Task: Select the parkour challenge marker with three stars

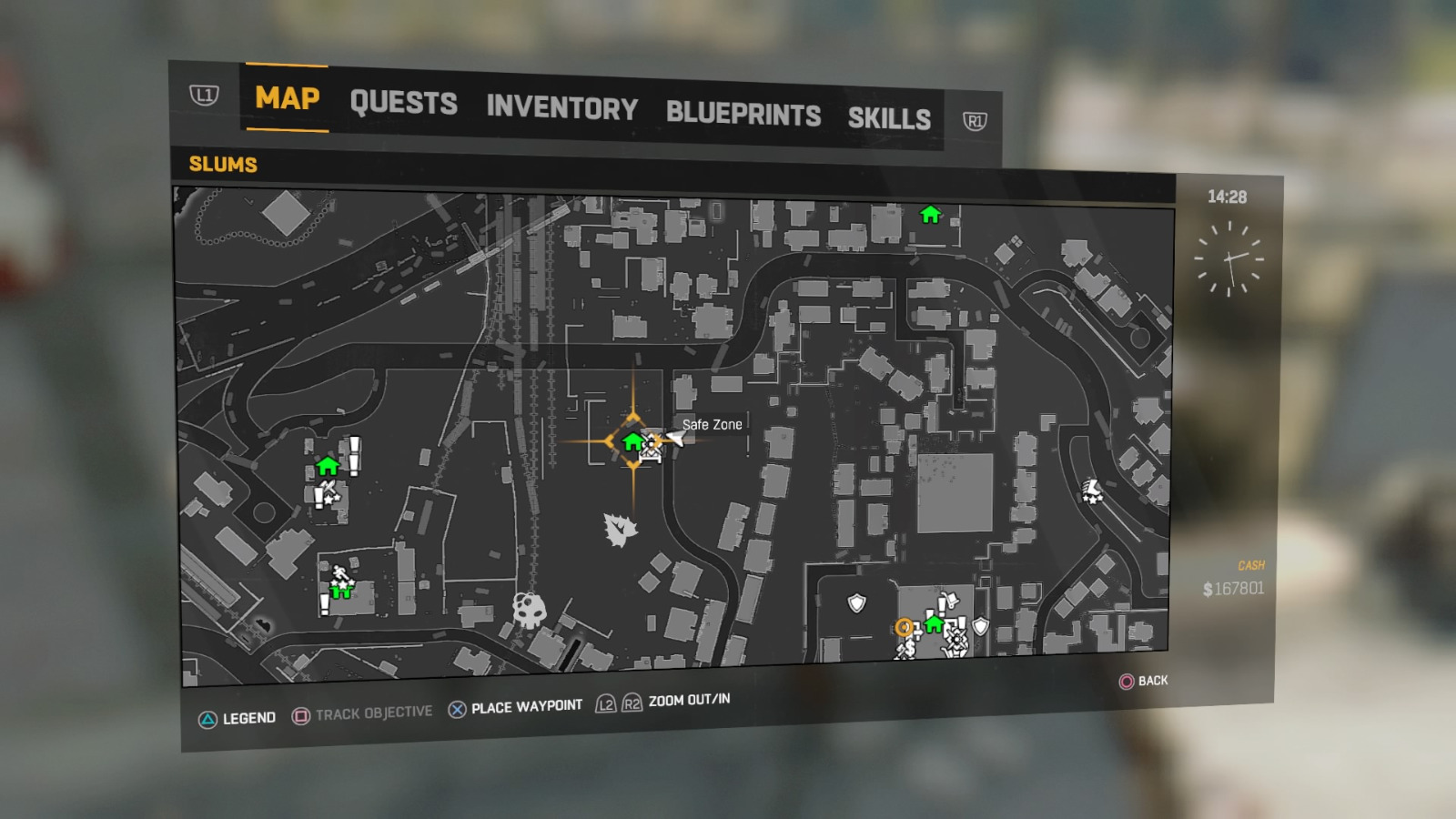Action: pyautogui.click(x=340, y=572)
